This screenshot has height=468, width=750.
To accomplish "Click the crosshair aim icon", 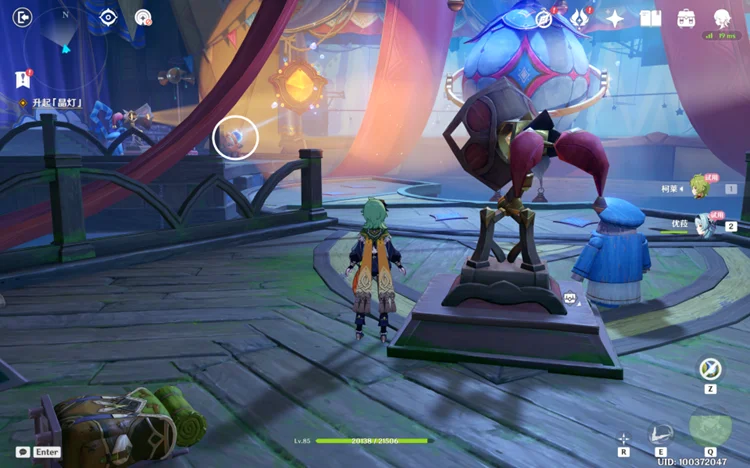I will (624, 438).
